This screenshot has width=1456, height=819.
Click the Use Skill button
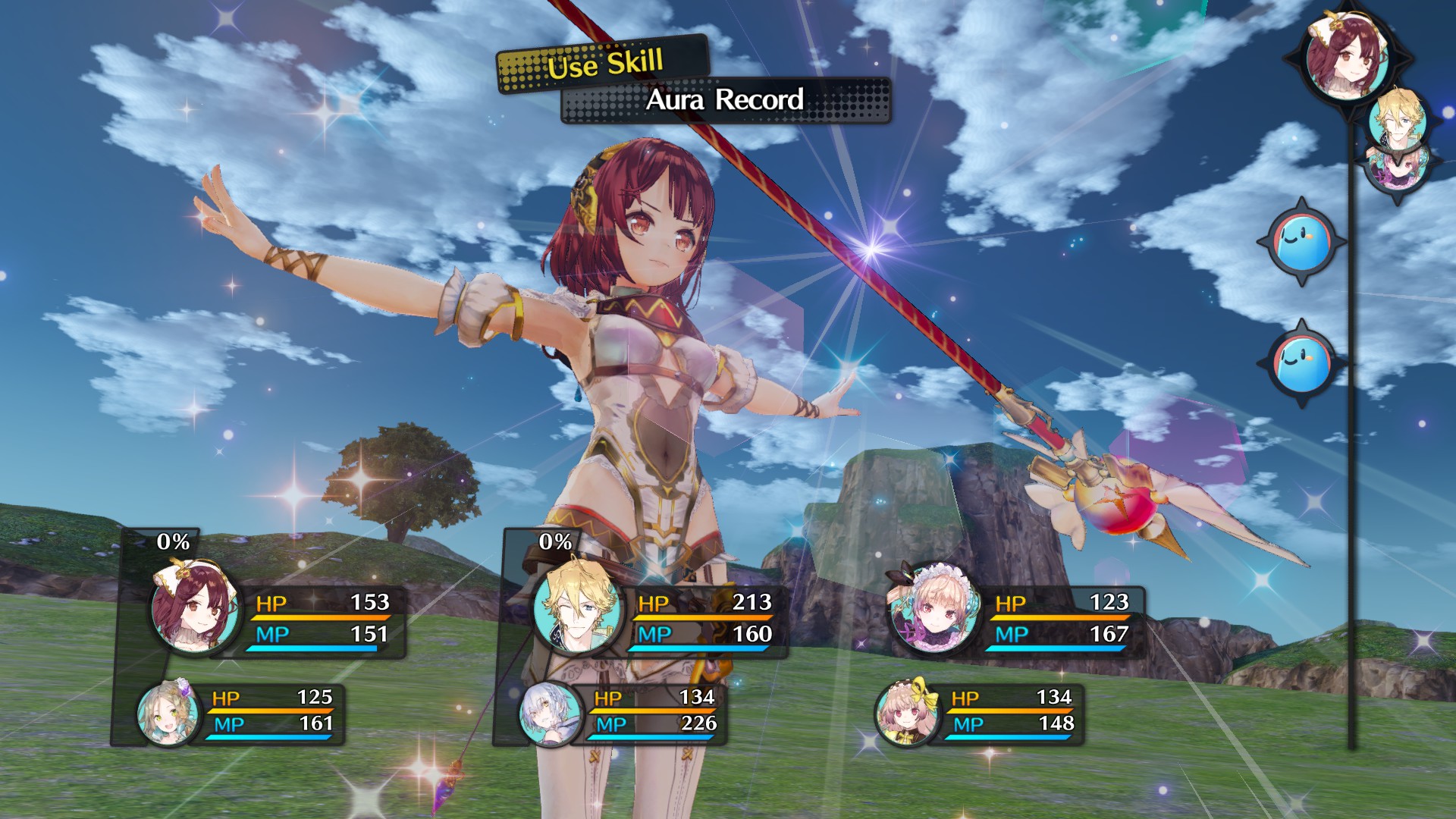tap(604, 64)
